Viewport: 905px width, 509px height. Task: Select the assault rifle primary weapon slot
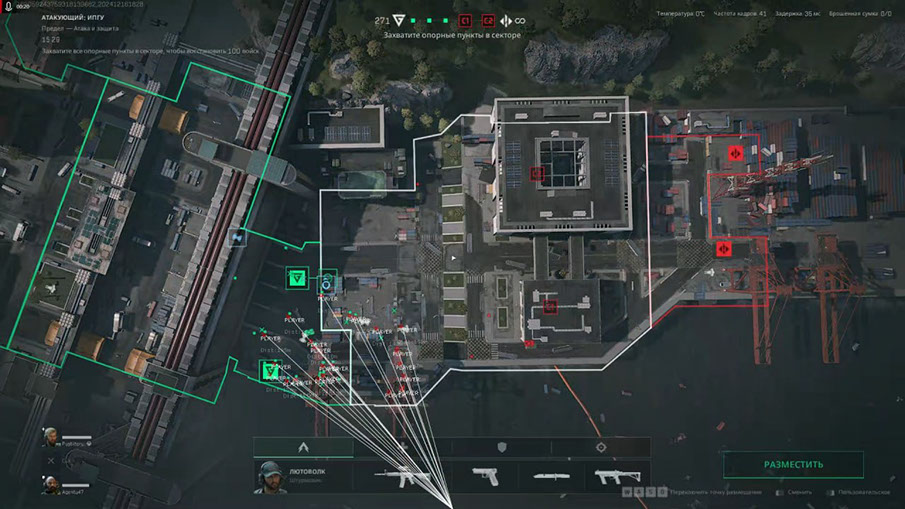click(402, 476)
